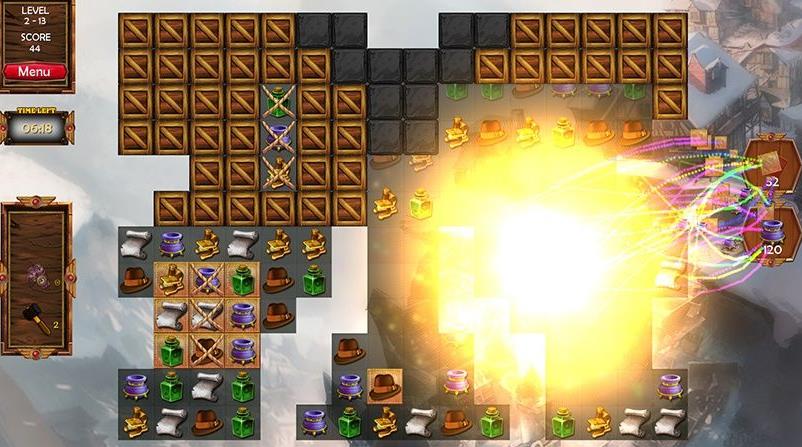Image resolution: width=802 pixels, height=447 pixels.
Task: Select the unbound scroll on golden tile
Action: (172, 313)
